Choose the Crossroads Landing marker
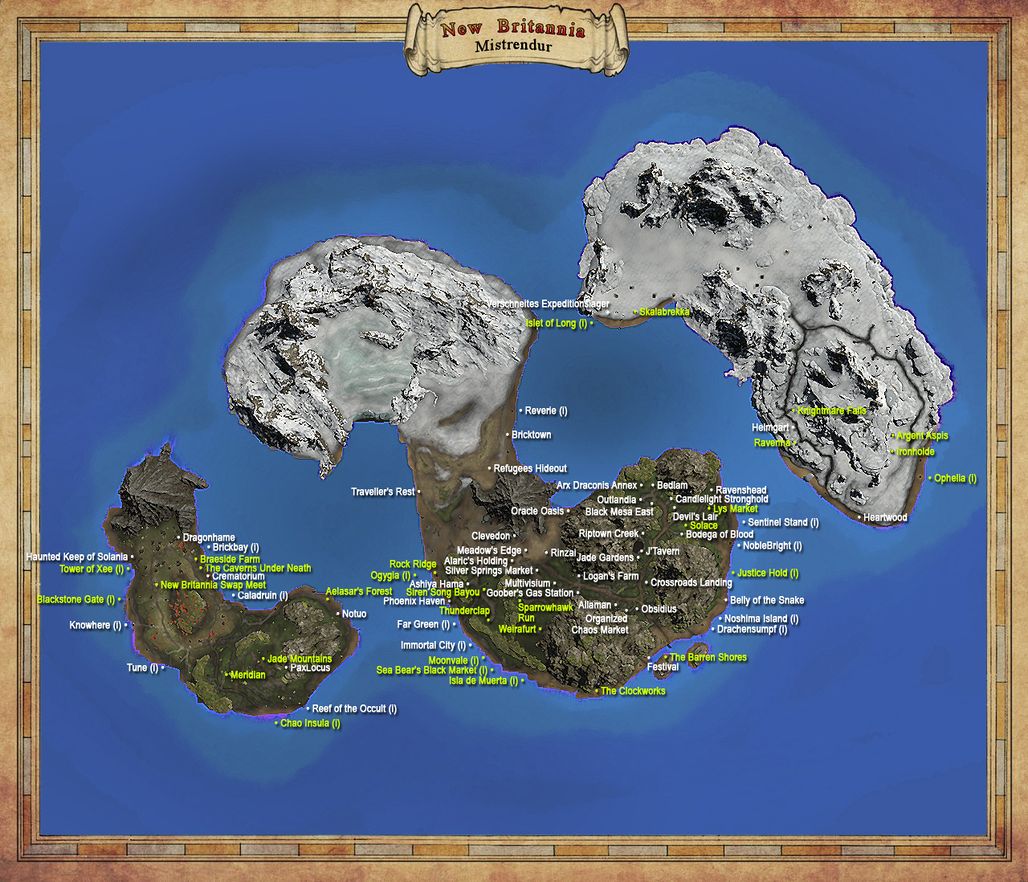1028x882 pixels. (x=691, y=583)
